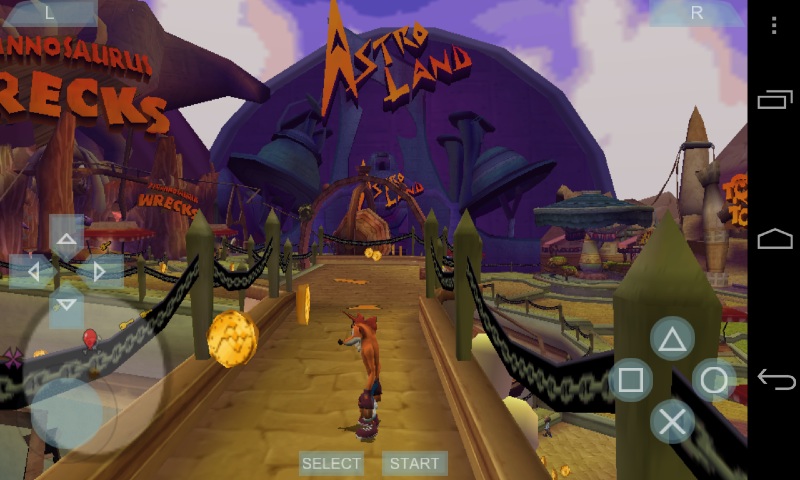Image resolution: width=800 pixels, height=480 pixels.
Task: Tap the circle action button
Action: pyautogui.click(x=713, y=380)
